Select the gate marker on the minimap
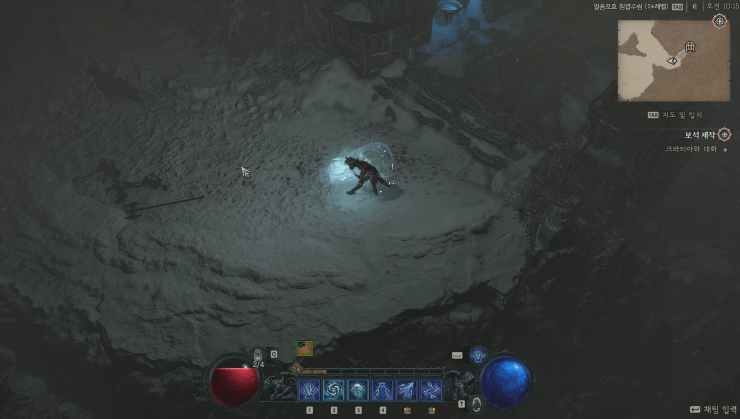Viewport: 740px width, 419px height. (x=690, y=46)
